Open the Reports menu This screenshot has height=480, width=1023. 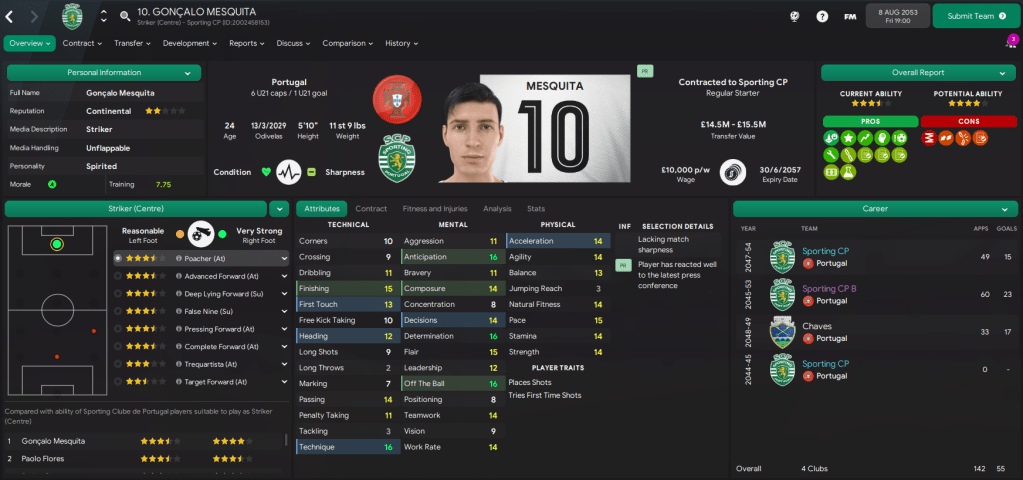point(247,43)
